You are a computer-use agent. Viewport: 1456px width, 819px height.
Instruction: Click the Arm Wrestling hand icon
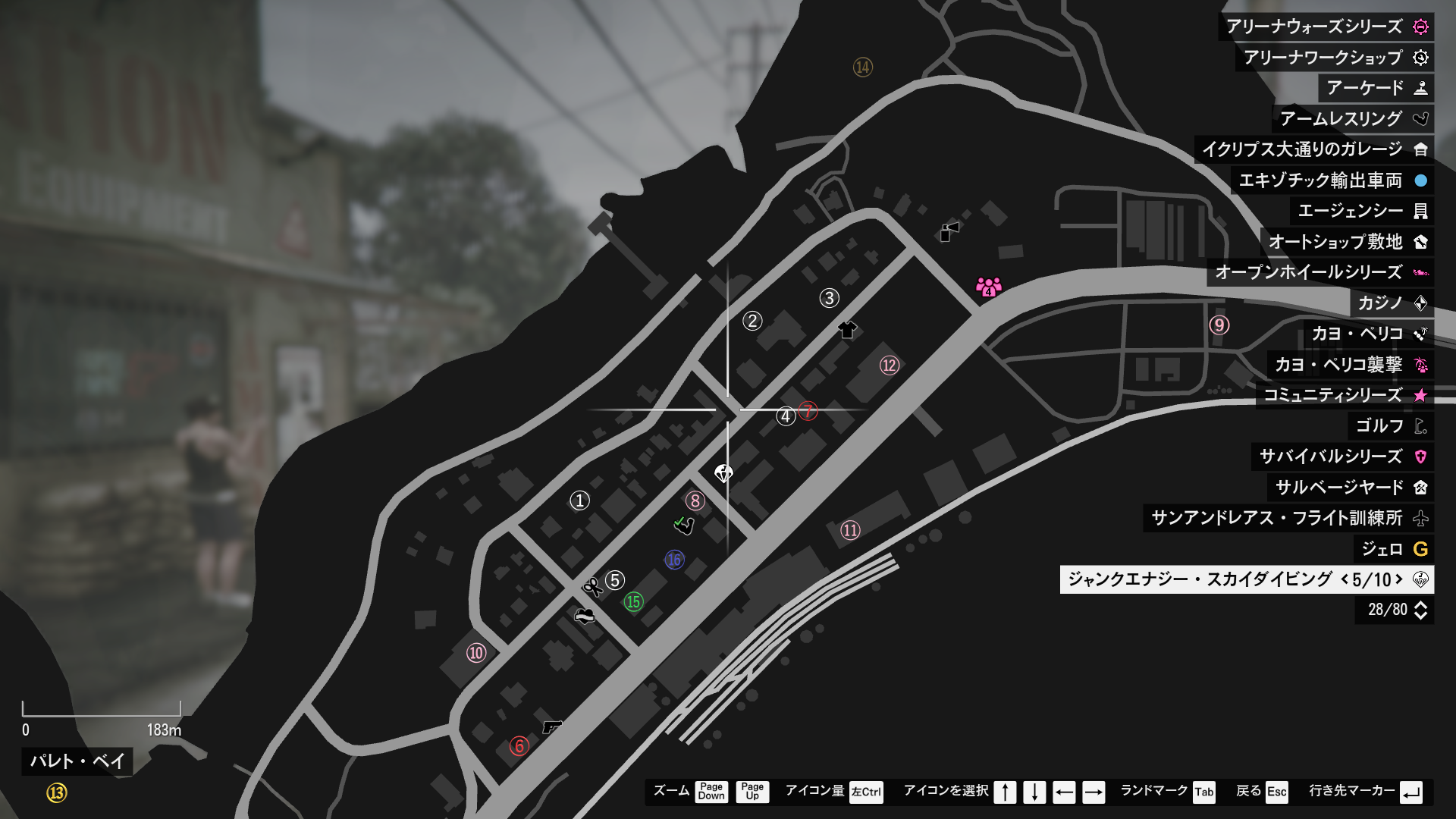coord(1422,119)
